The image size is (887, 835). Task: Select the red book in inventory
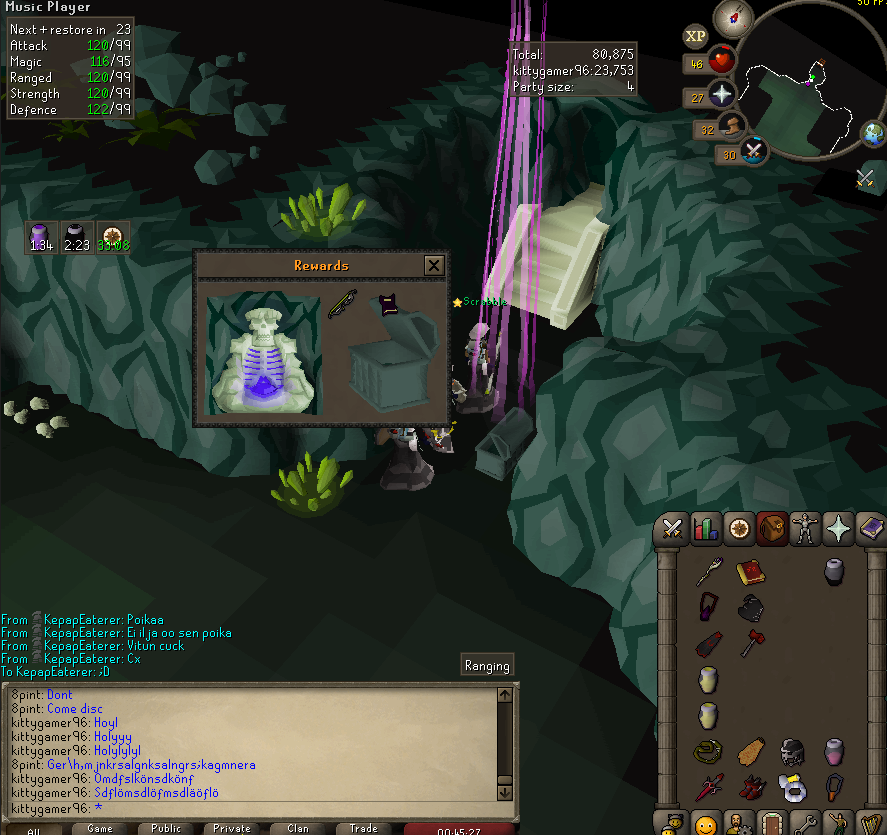750,572
